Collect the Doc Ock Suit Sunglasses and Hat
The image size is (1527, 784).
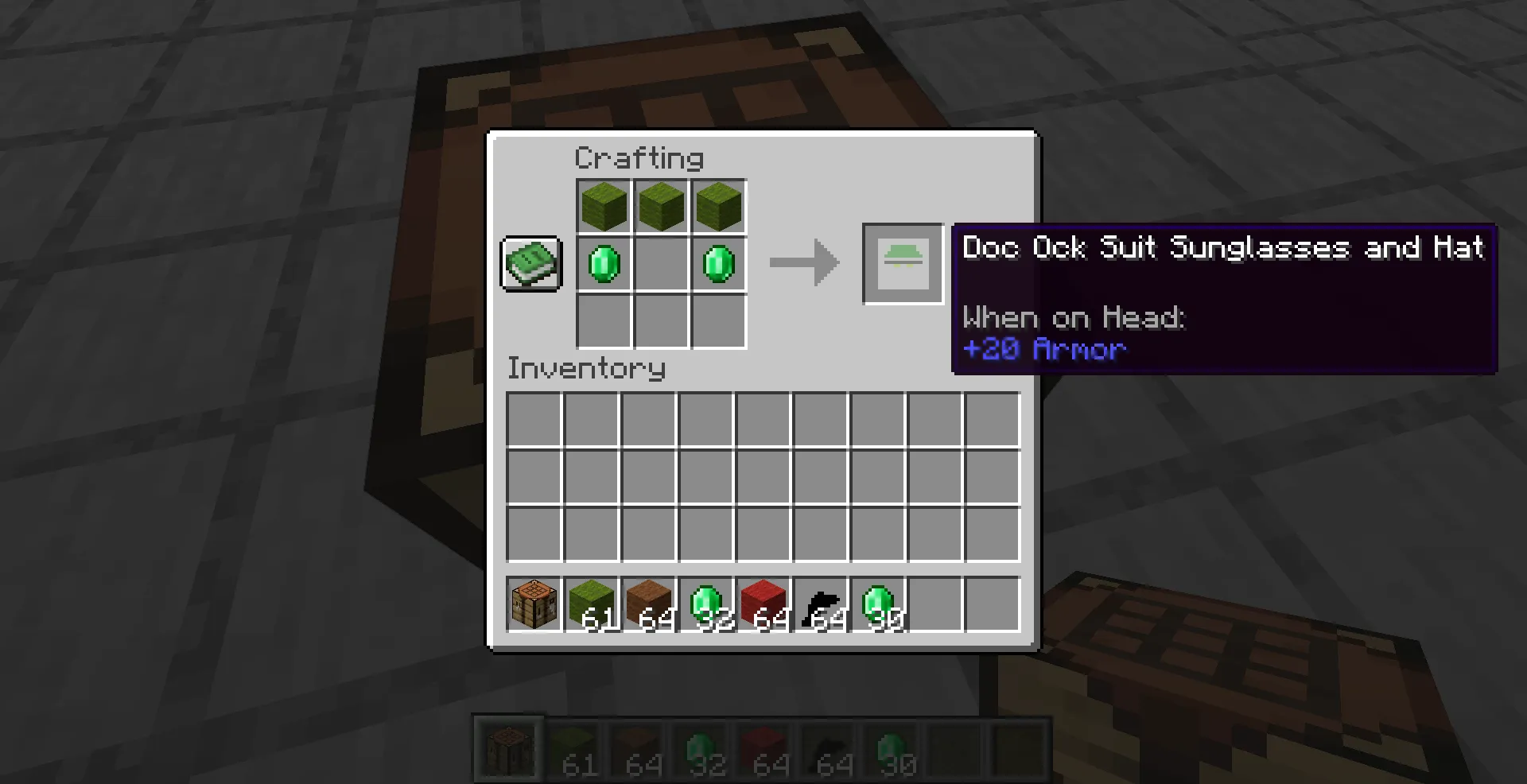(x=902, y=263)
